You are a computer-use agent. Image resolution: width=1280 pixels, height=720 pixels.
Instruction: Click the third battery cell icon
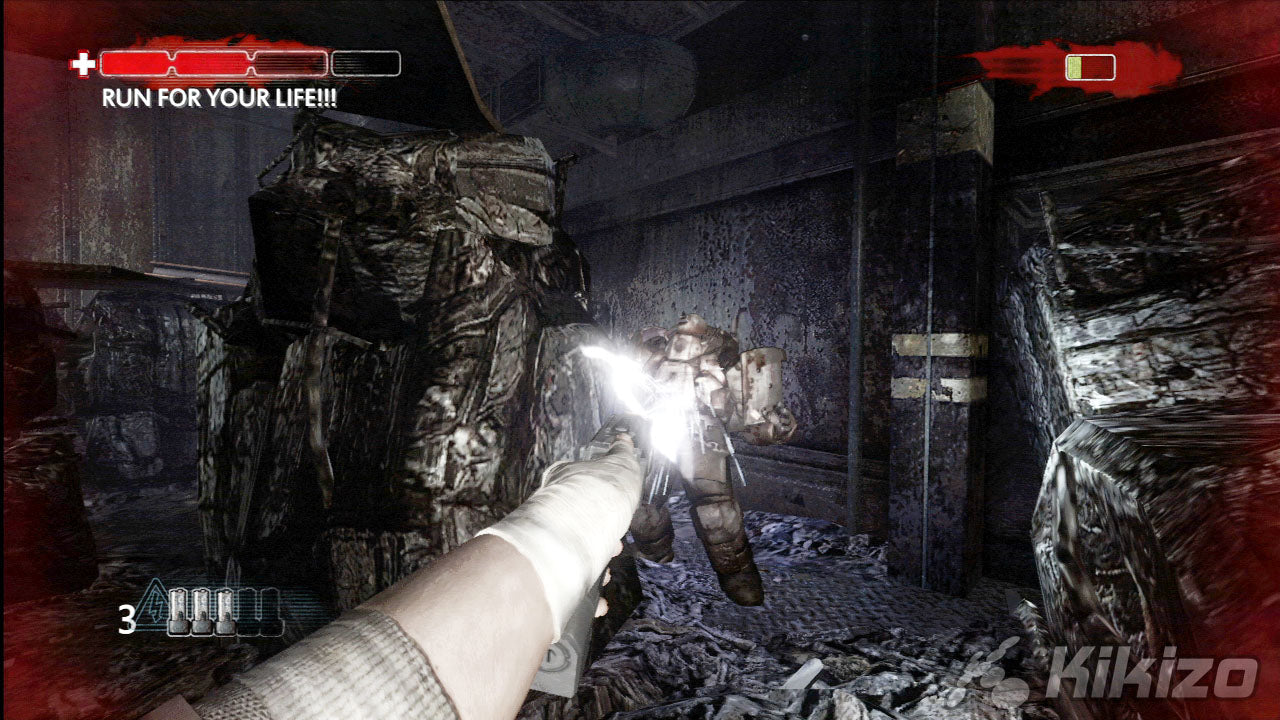[225, 611]
